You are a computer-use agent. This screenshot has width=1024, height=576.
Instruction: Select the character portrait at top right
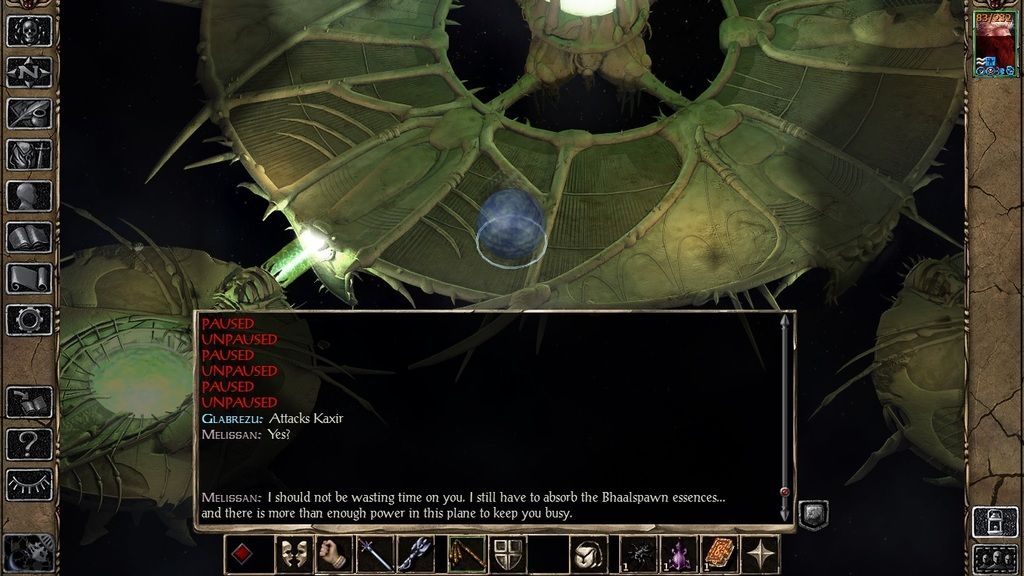click(x=995, y=42)
